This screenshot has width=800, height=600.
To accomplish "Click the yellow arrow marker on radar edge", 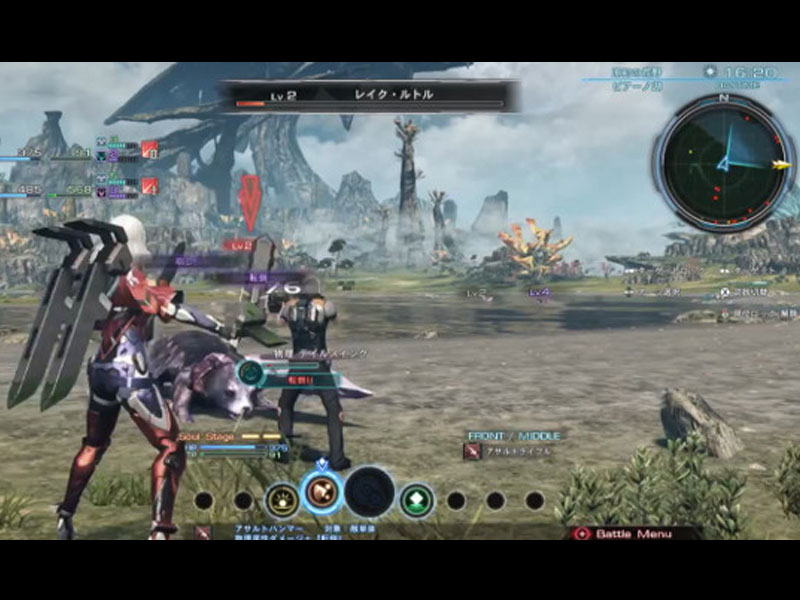I will click(781, 165).
